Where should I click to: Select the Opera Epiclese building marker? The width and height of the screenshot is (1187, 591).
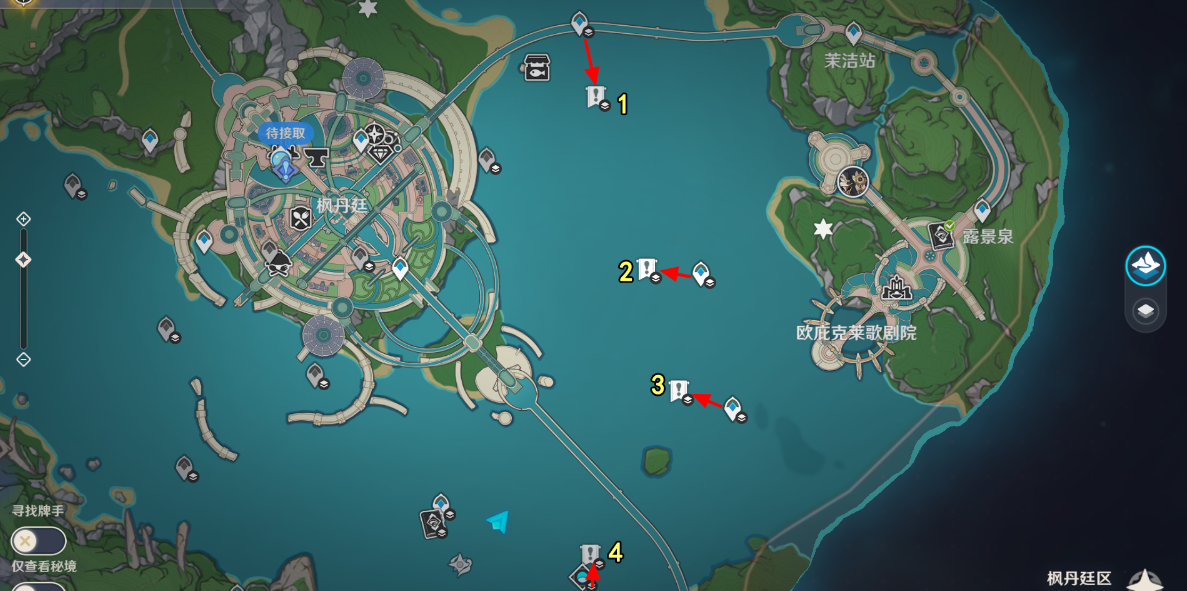pos(896,289)
